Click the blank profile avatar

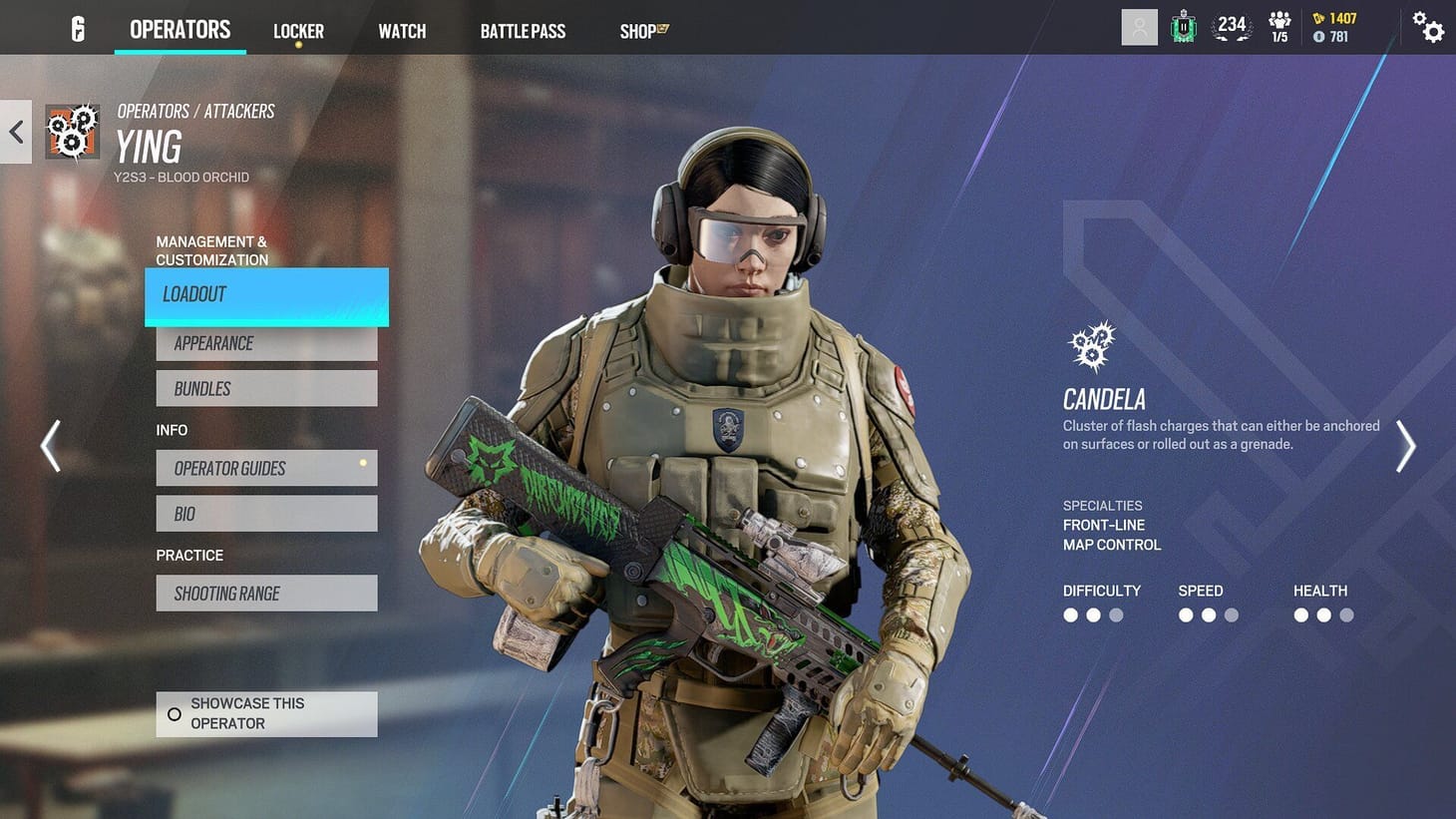pos(1139,26)
